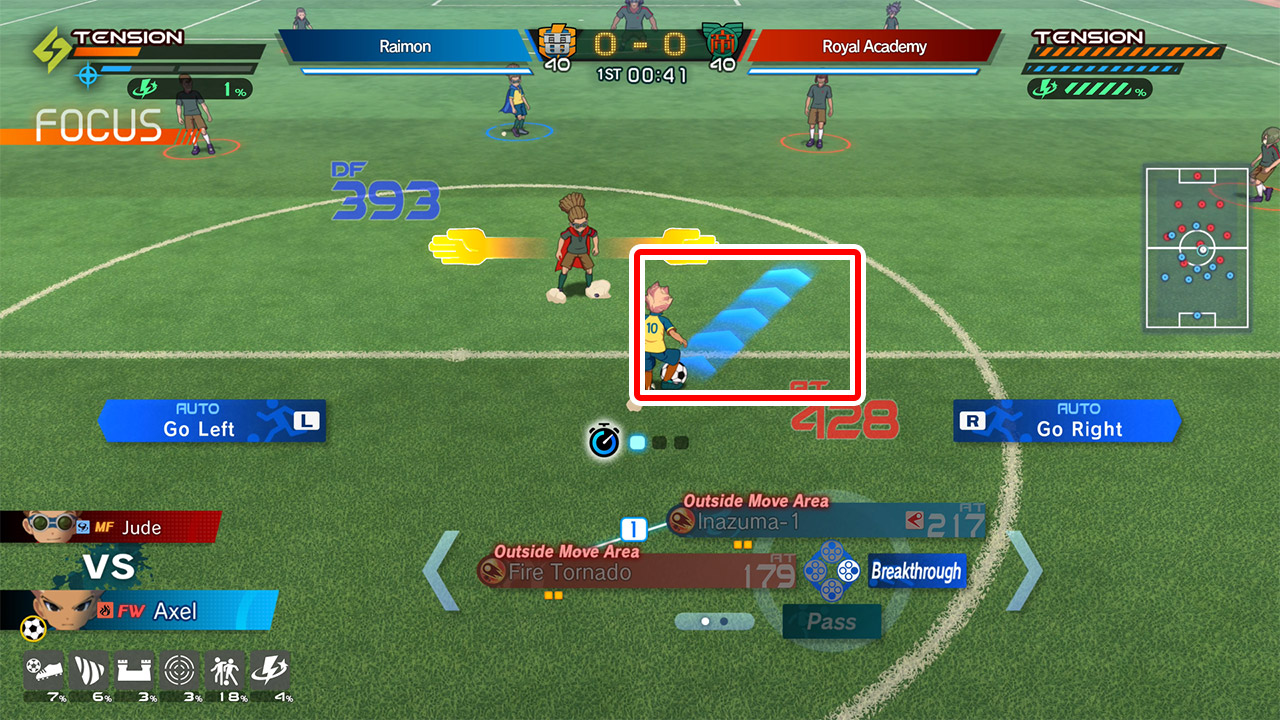
Task: Click the right arrow of the move list
Action: click(x=1024, y=571)
